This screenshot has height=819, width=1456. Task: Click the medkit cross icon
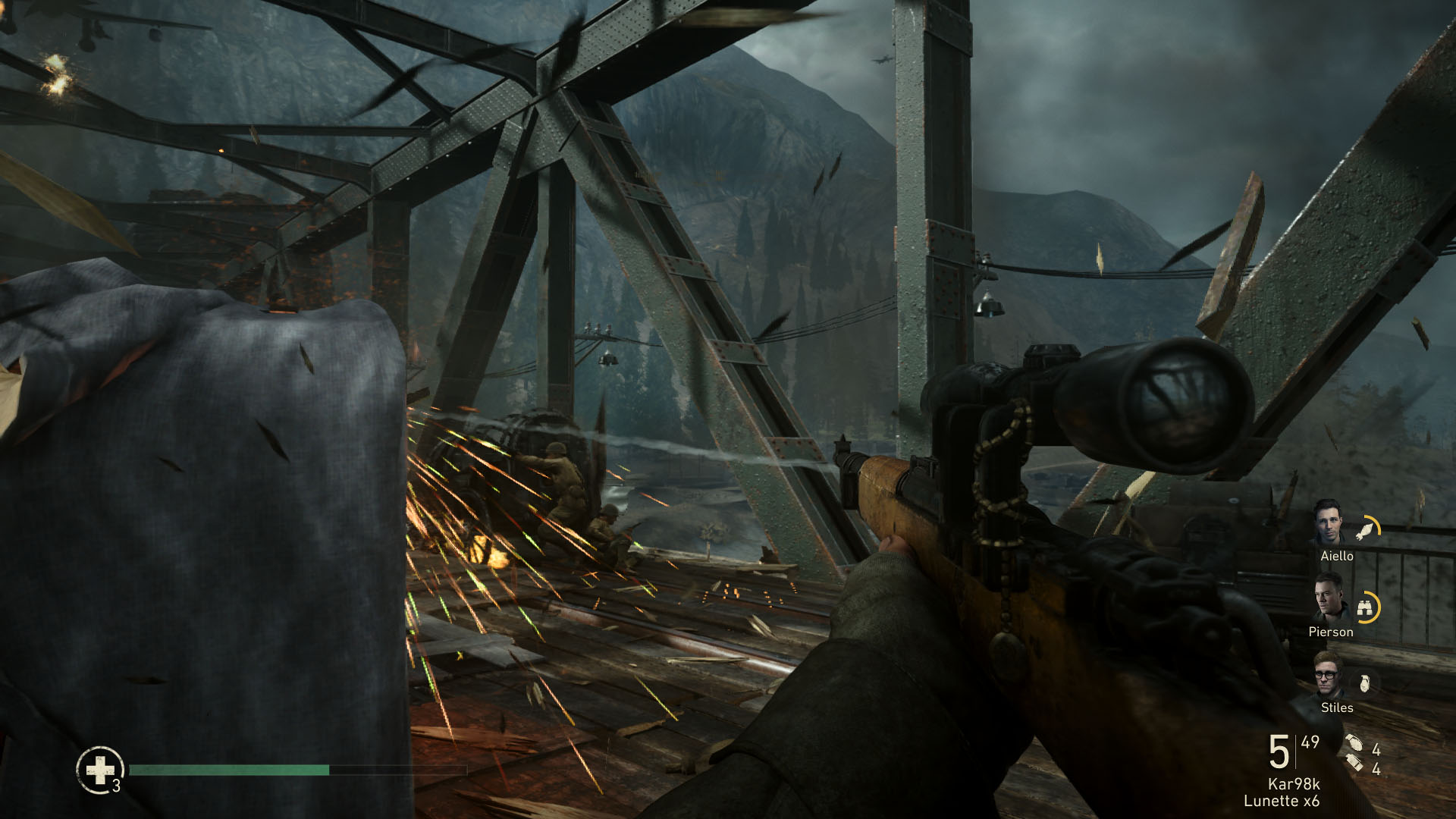click(x=99, y=770)
